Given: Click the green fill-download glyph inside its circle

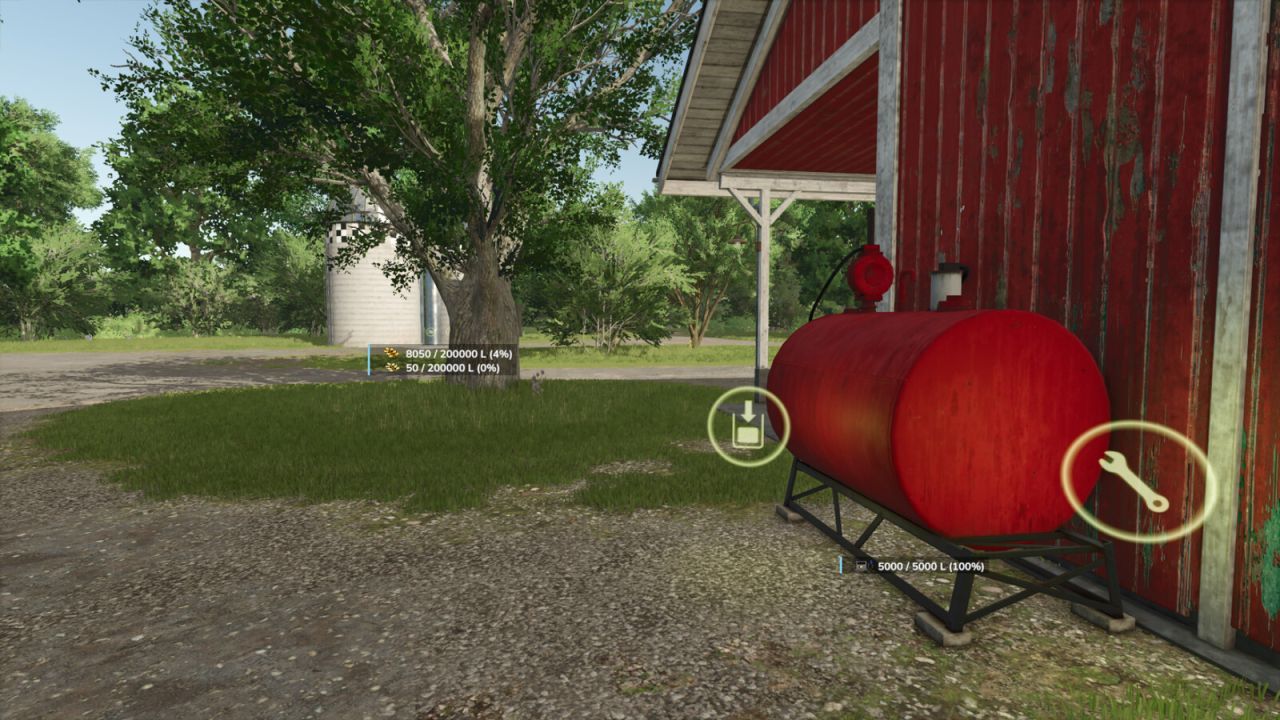Looking at the screenshot, I should (x=748, y=427).
